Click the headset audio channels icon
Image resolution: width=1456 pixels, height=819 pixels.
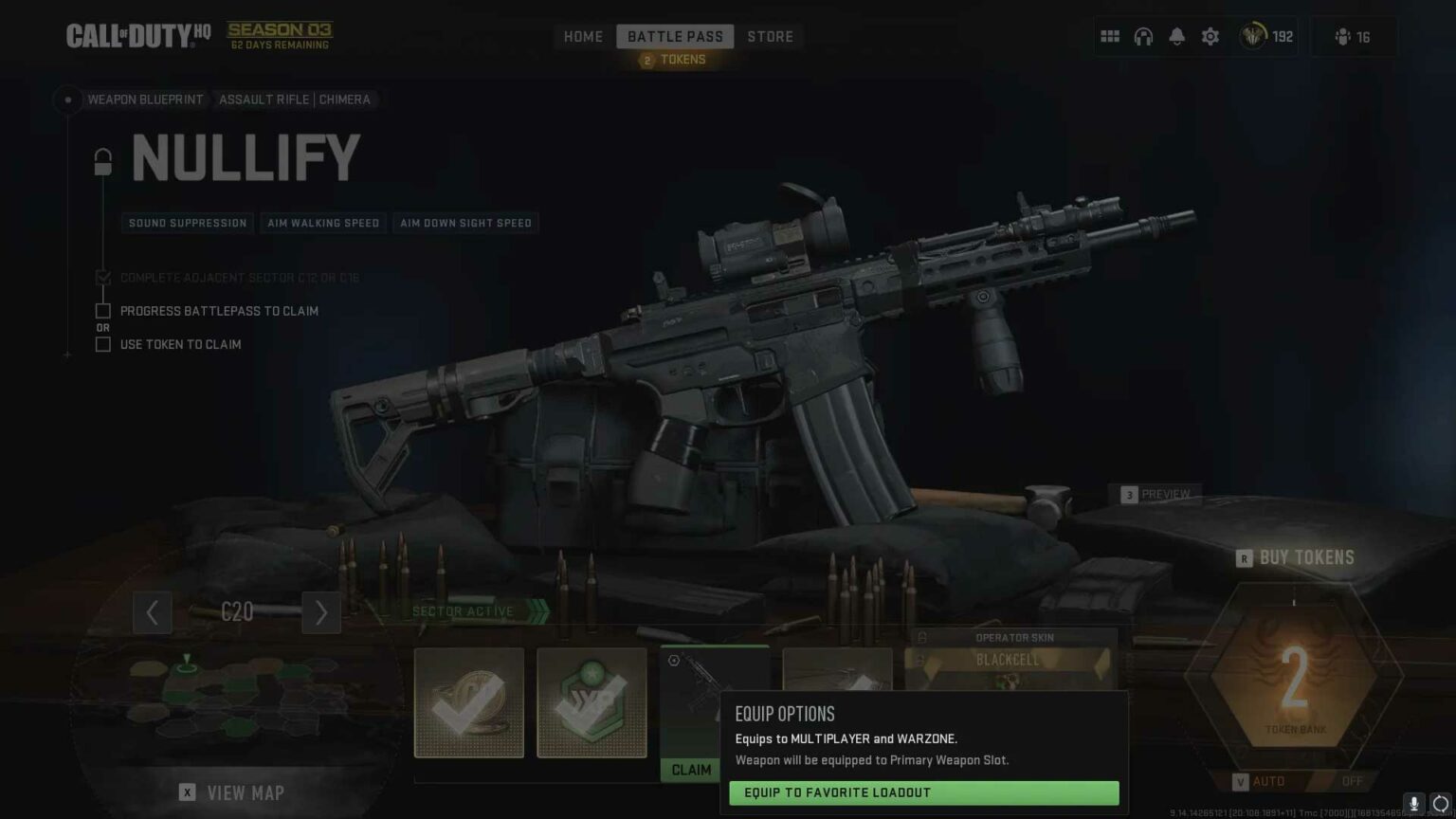(x=1143, y=36)
